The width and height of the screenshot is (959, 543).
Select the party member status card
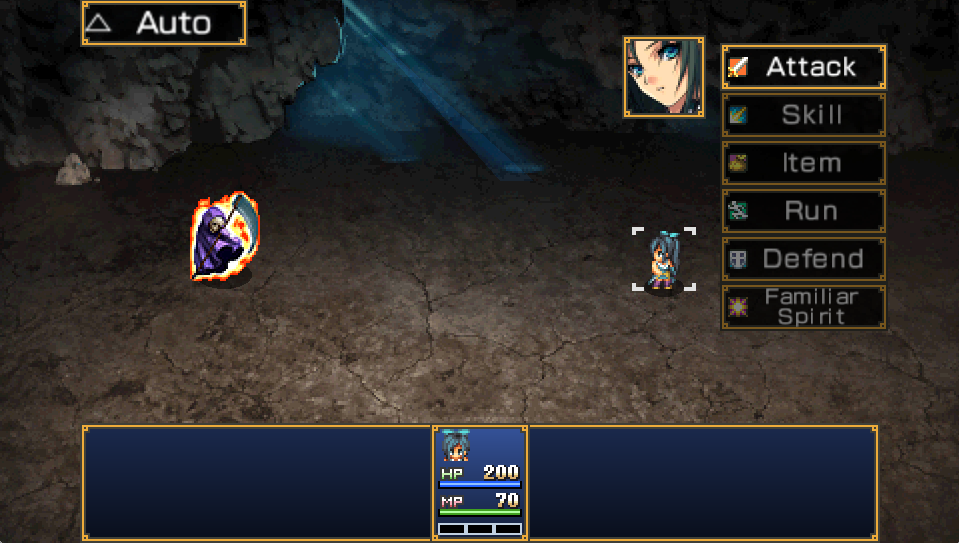pos(480,483)
